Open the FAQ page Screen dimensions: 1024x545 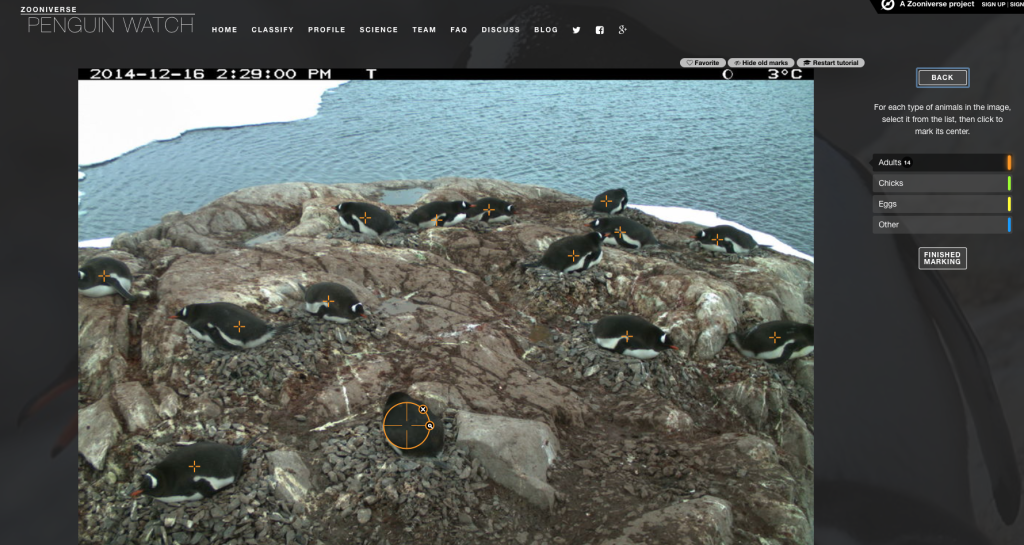click(x=459, y=30)
